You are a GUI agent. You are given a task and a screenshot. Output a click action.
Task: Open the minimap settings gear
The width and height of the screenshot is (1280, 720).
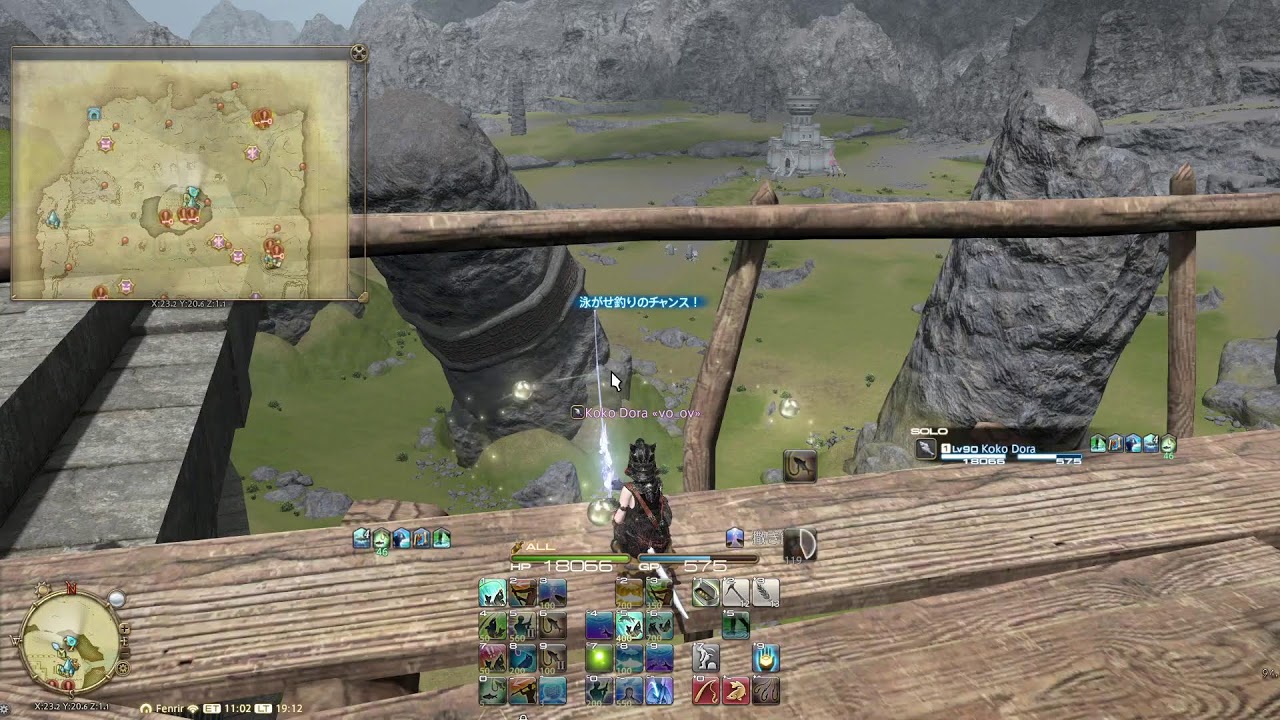pos(122,667)
